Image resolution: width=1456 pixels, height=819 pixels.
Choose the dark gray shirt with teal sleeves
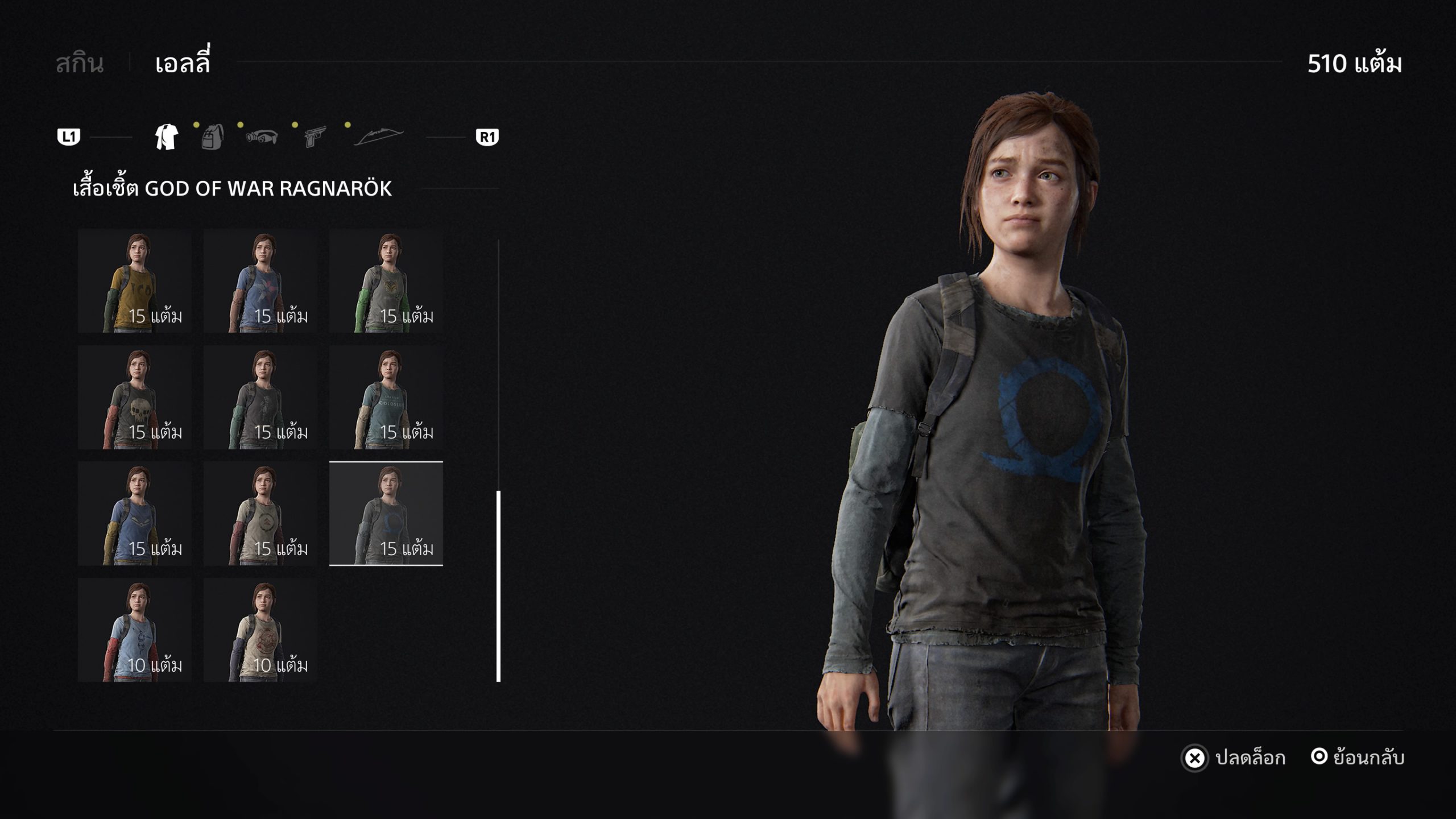[260, 398]
